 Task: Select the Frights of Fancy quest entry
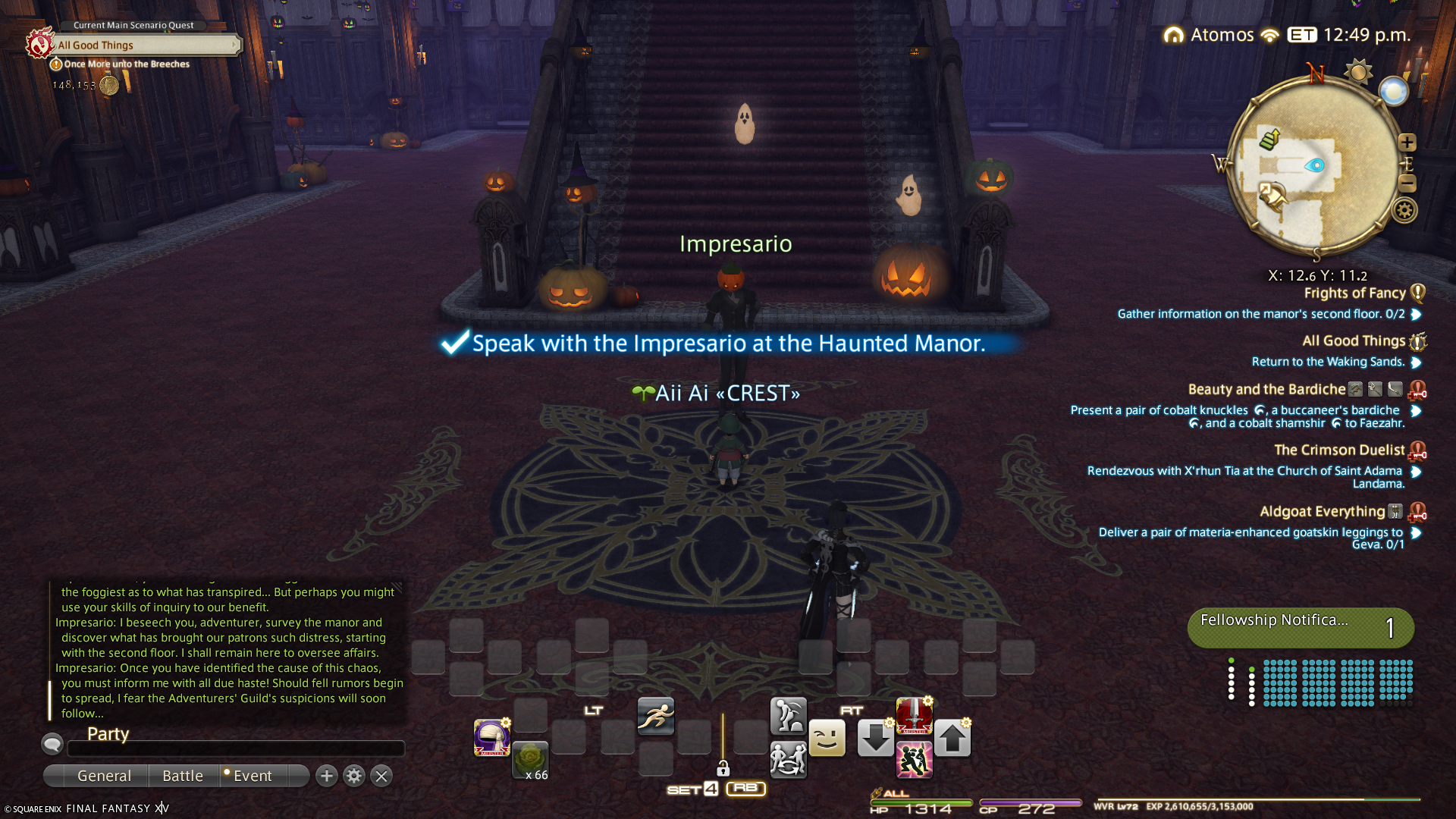[x=1354, y=293]
